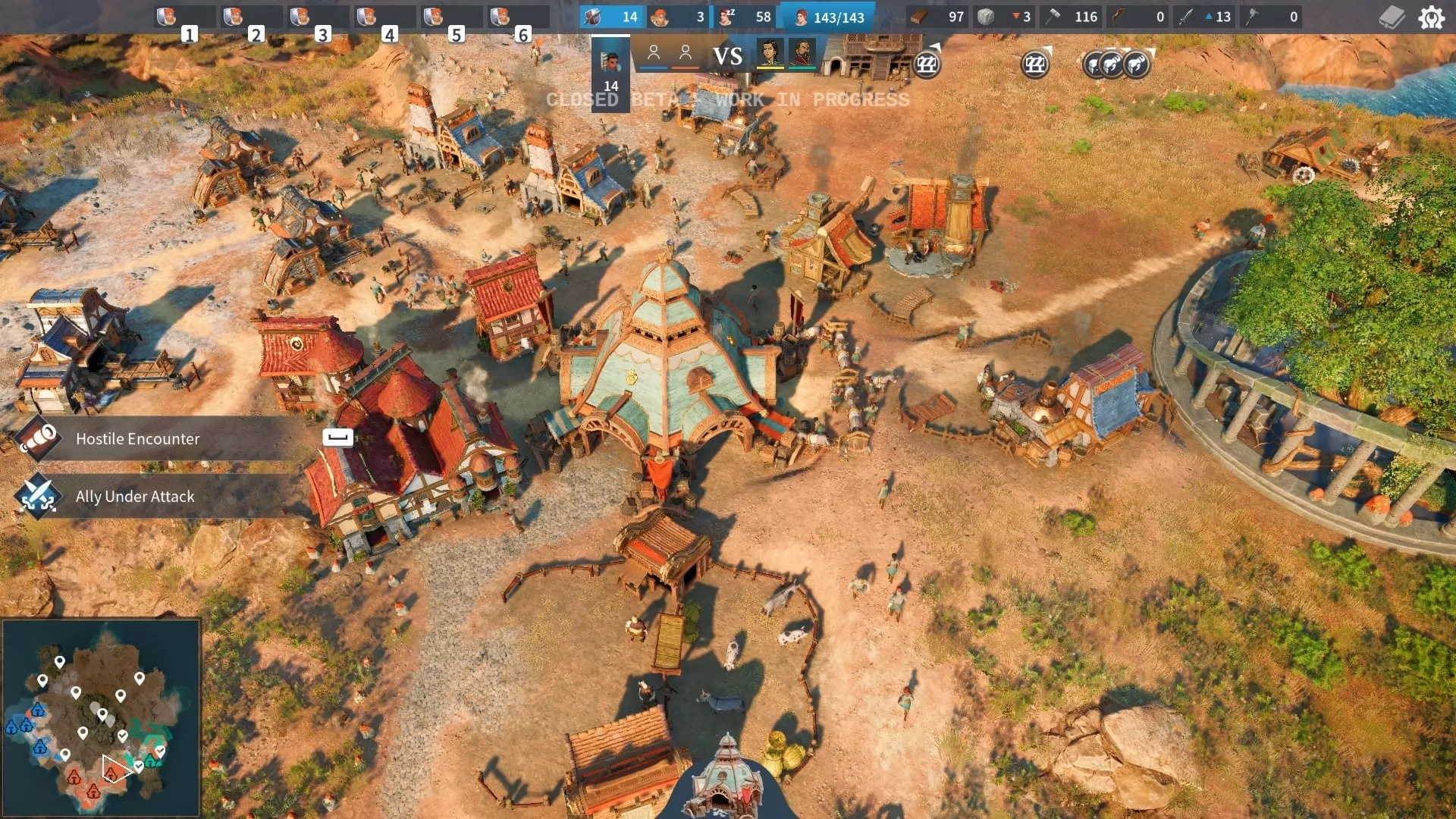
Task: Click the stone block resource icon
Action: click(x=986, y=17)
